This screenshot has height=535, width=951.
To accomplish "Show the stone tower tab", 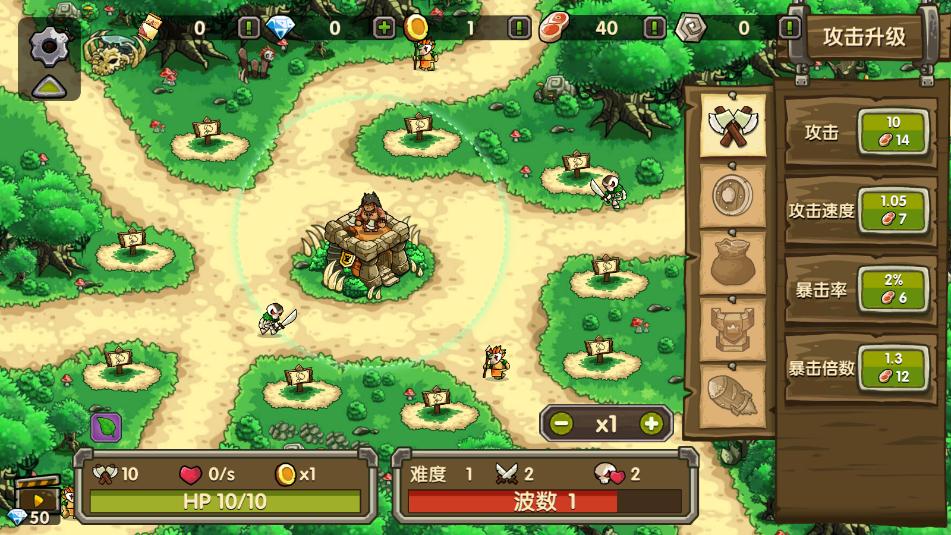I will click(x=731, y=329).
